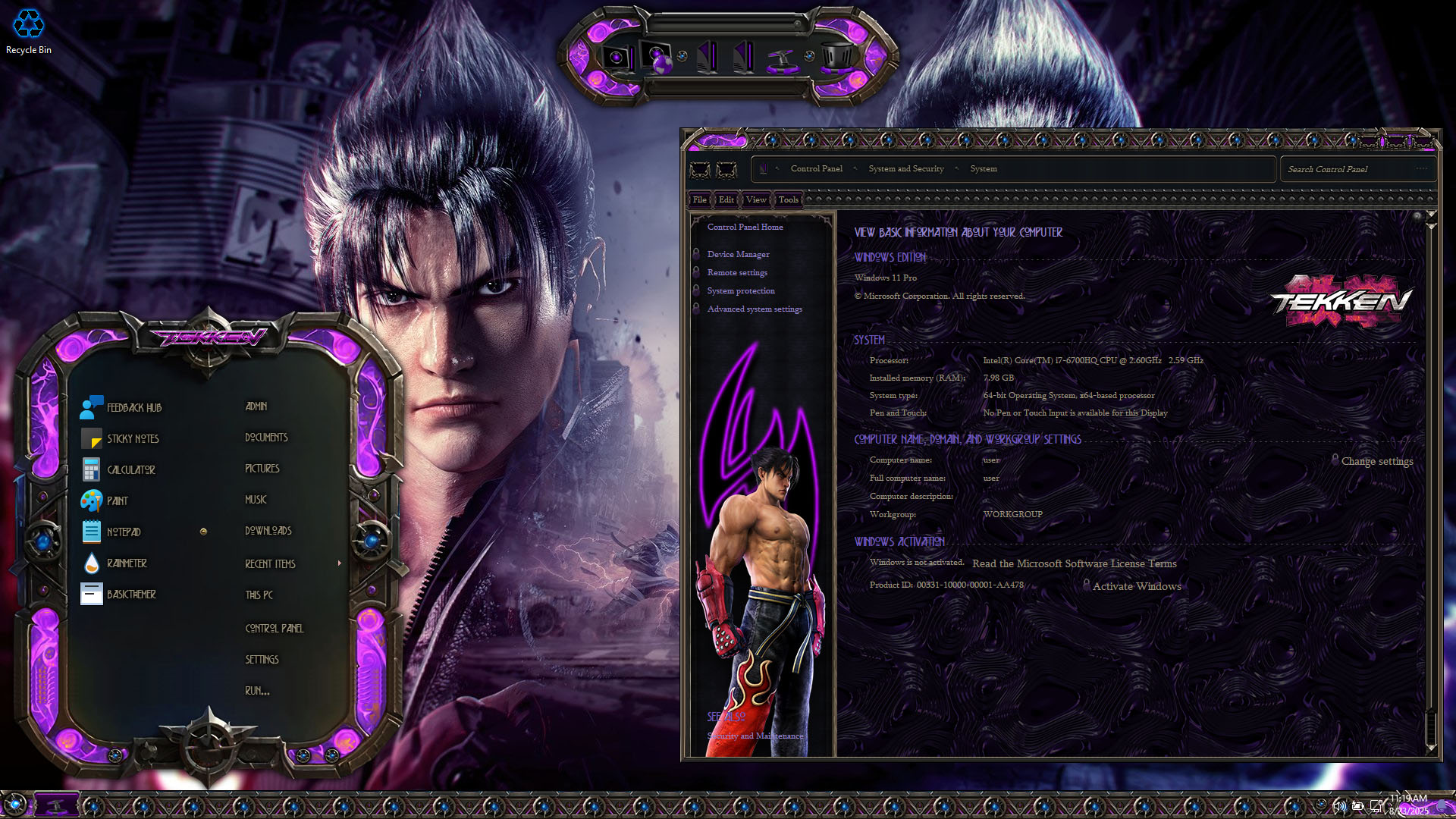The width and height of the screenshot is (1456, 819).
Task: Go to System and Security breadcrumb
Action: tap(905, 169)
